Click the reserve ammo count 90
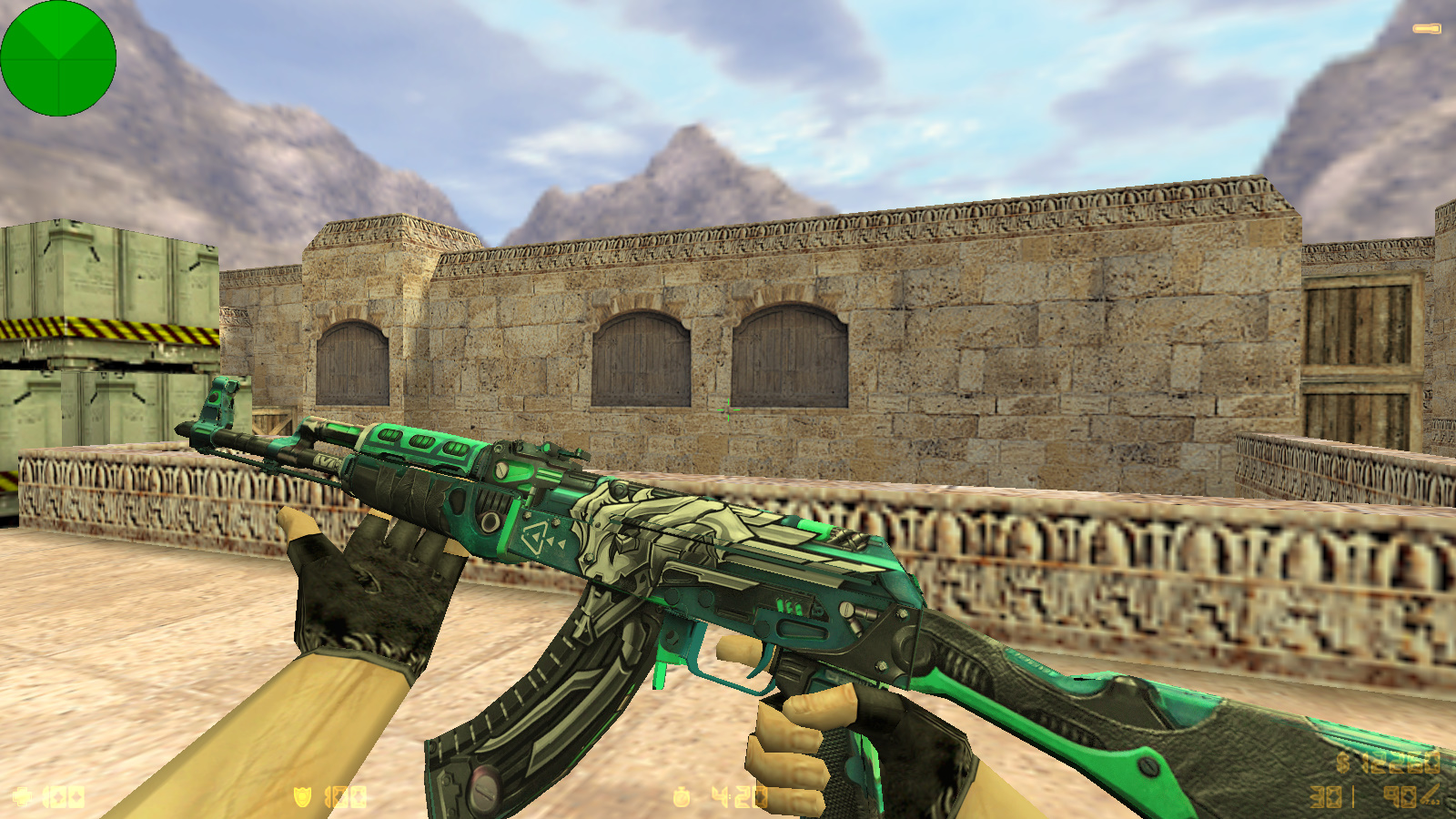This screenshot has height=819, width=1456. pyautogui.click(x=1400, y=796)
